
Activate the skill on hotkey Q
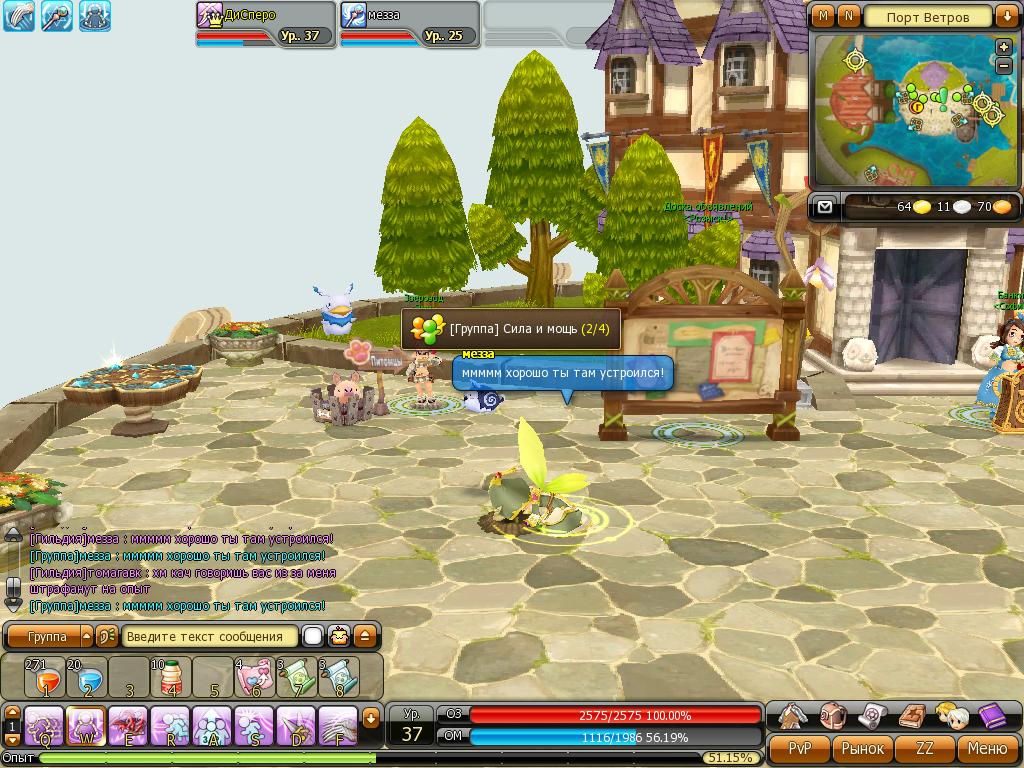tap(45, 724)
